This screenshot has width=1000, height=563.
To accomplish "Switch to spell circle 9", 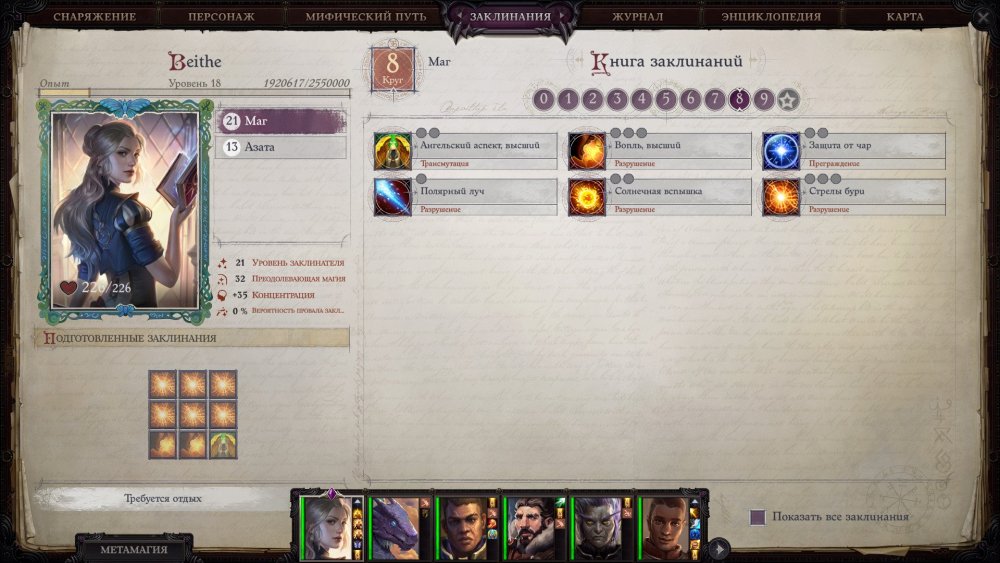I will (x=764, y=99).
